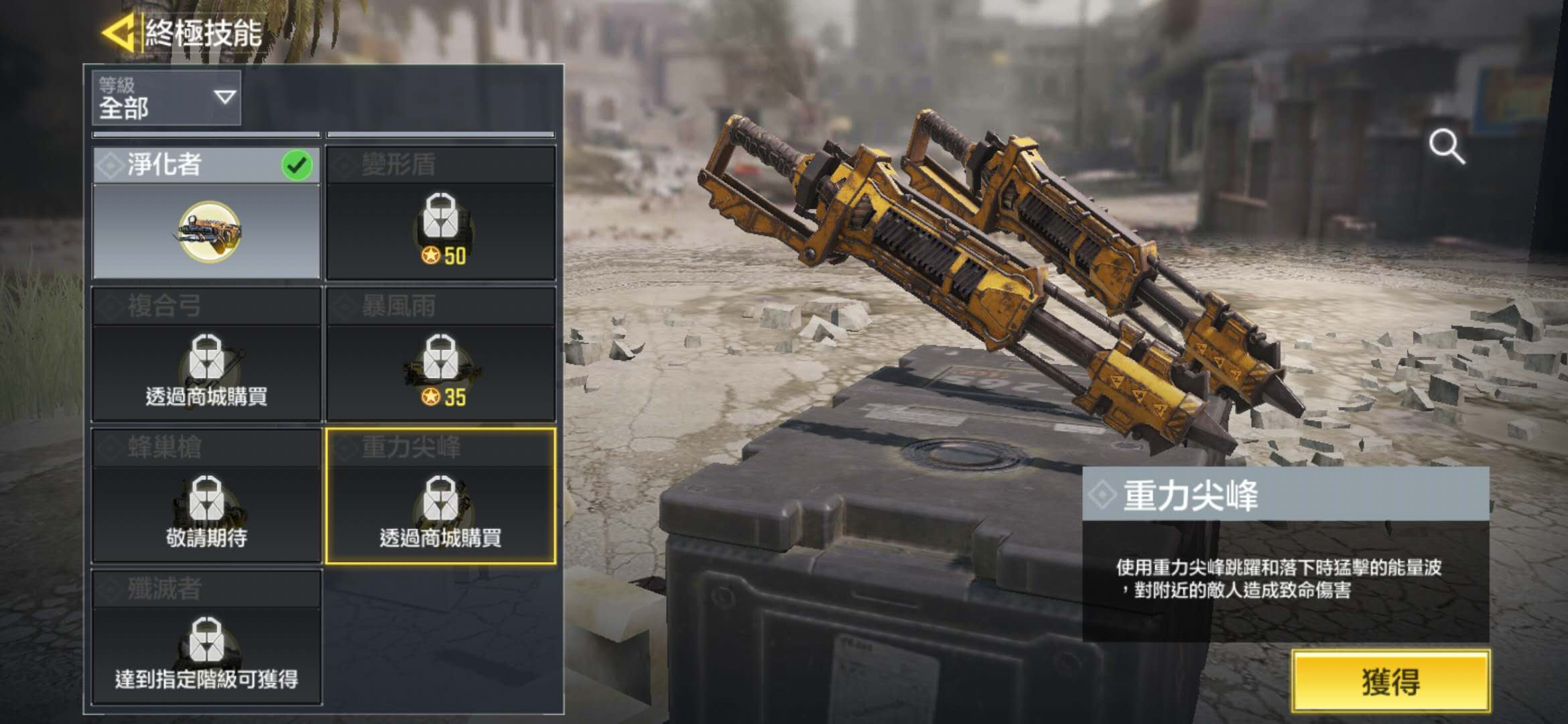Choose the highlighted 重力尖峰 skill tile
The height and width of the screenshot is (724, 1568).
441,496
